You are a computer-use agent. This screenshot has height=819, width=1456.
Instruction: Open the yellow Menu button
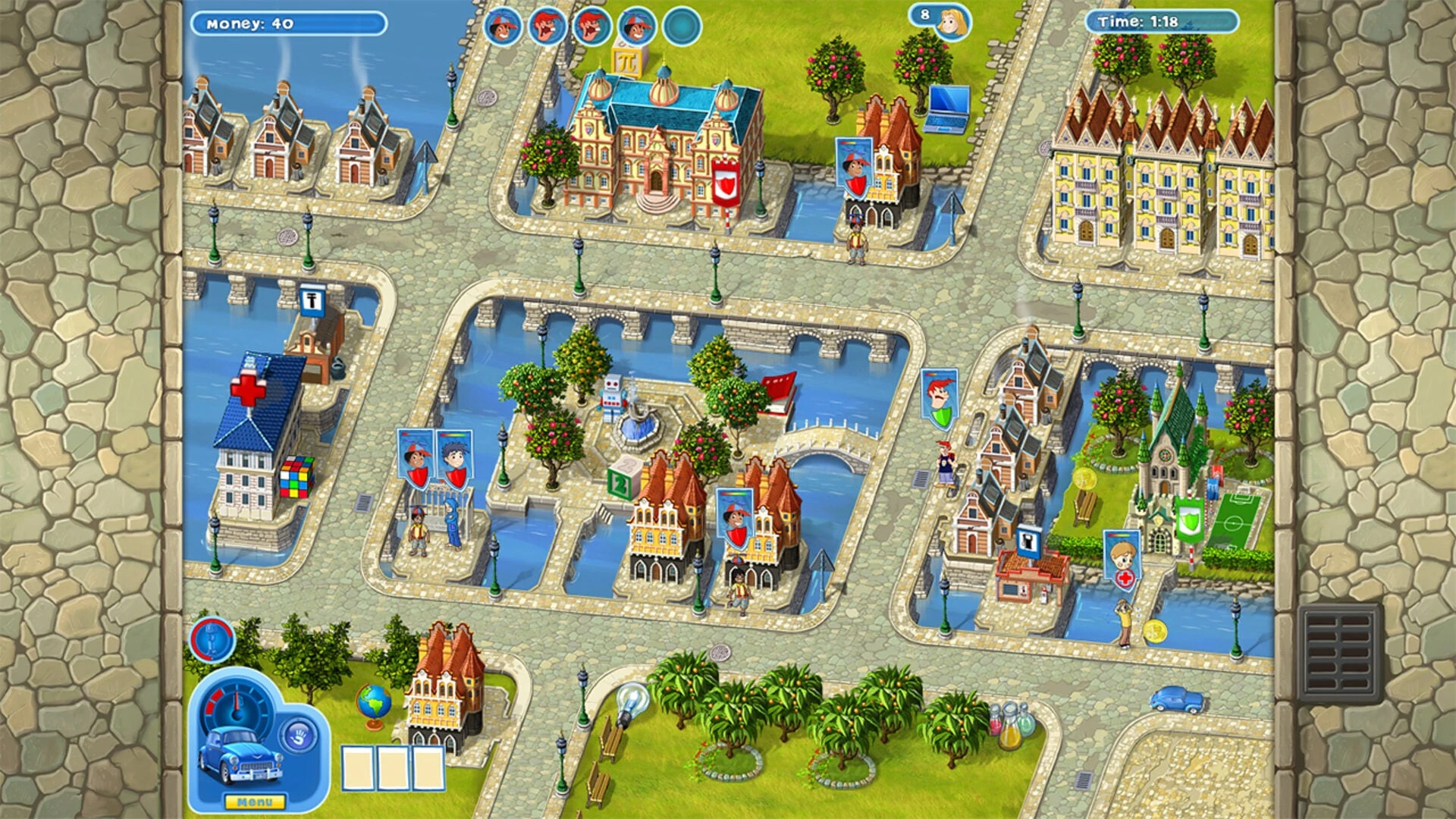255,802
